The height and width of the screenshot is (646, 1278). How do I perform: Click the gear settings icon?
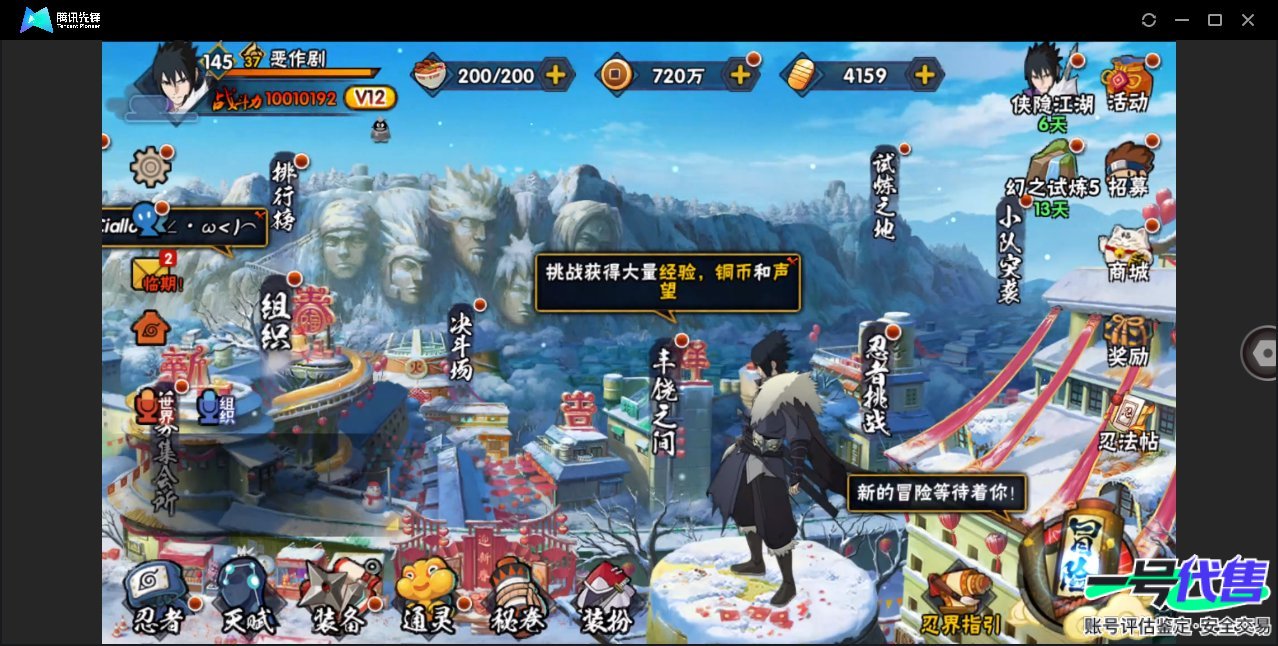(150, 166)
